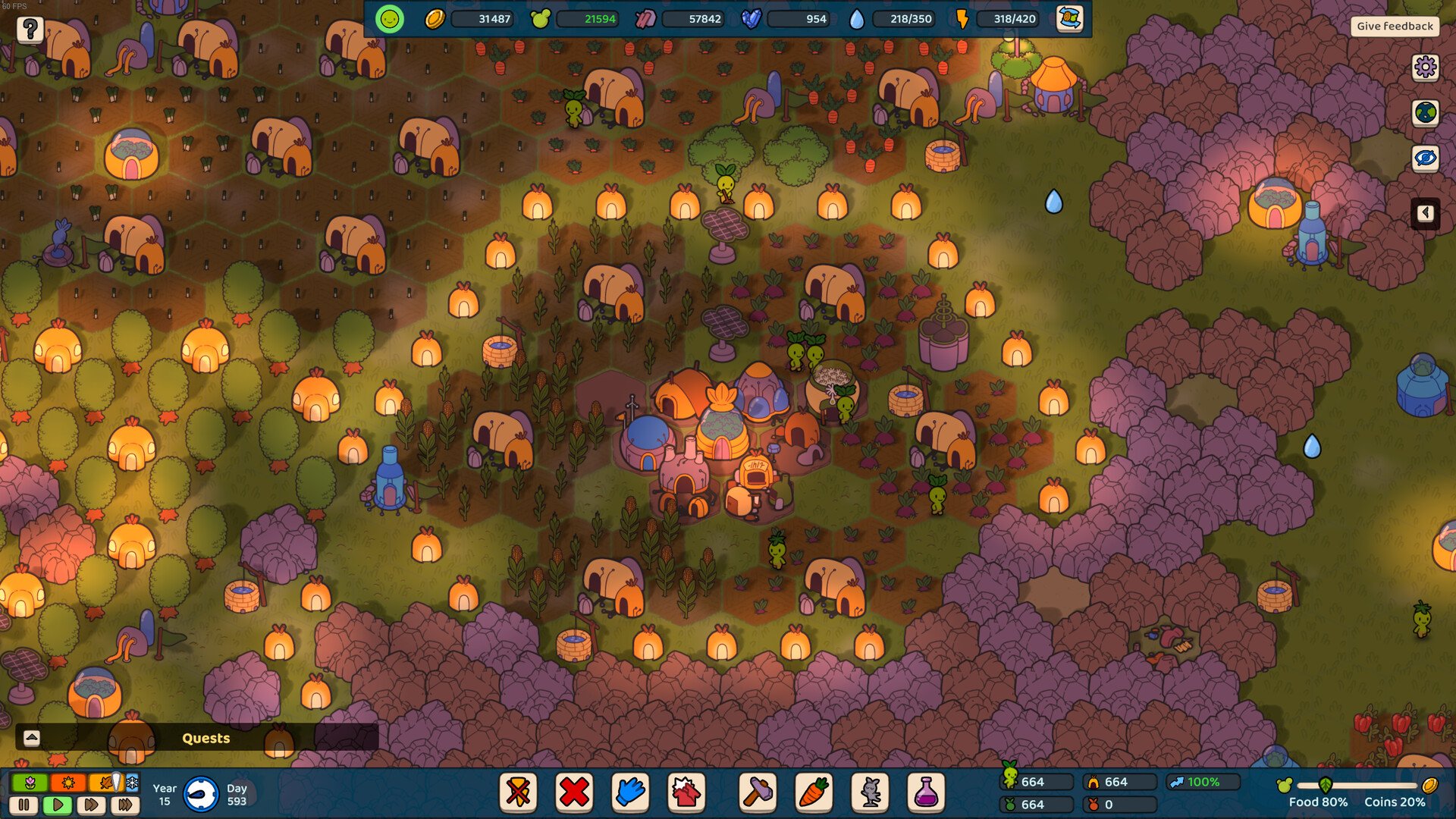Pause the game
Image resolution: width=1456 pixels, height=819 pixels.
[24, 805]
